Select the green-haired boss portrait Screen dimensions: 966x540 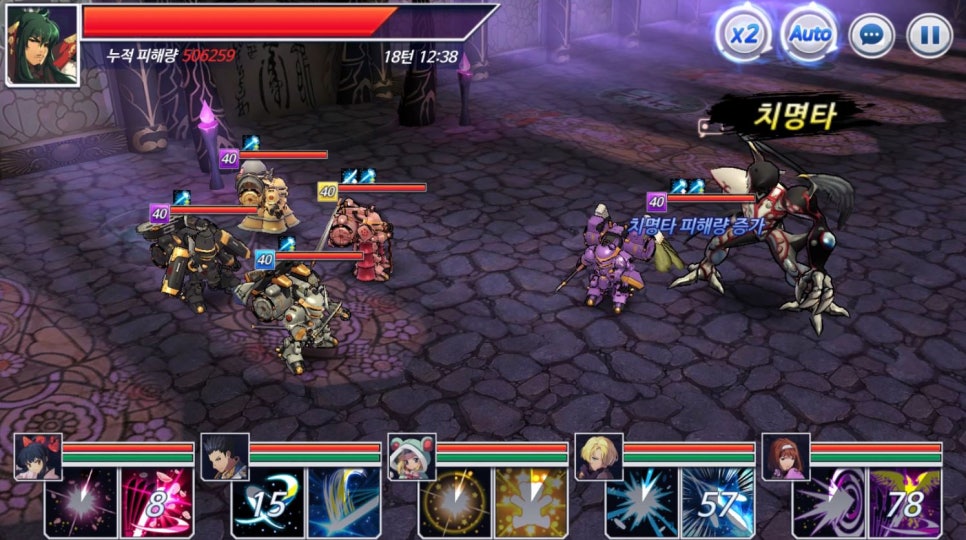42,45
